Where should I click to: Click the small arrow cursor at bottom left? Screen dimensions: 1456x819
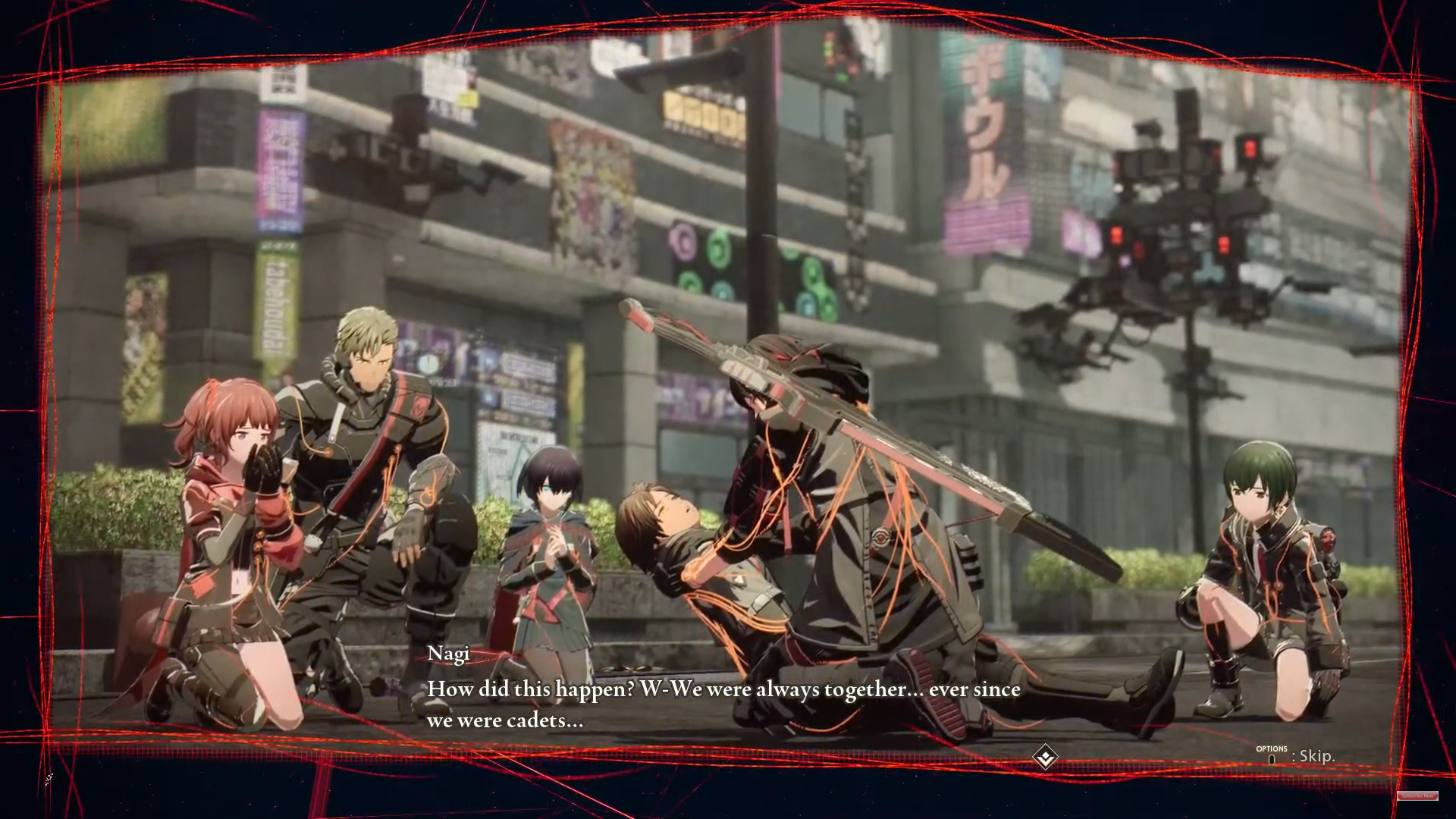click(x=48, y=778)
